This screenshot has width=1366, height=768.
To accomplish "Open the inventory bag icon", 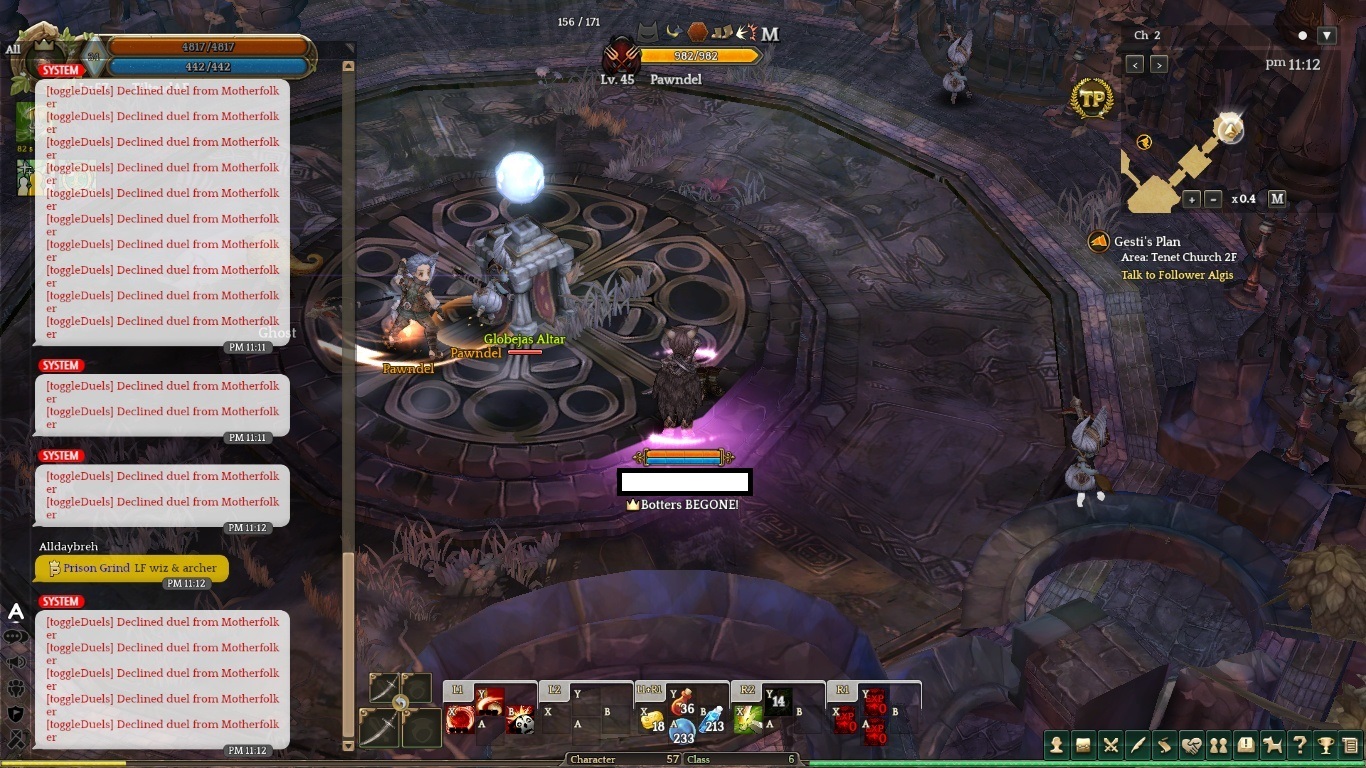I will (x=1083, y=744).
